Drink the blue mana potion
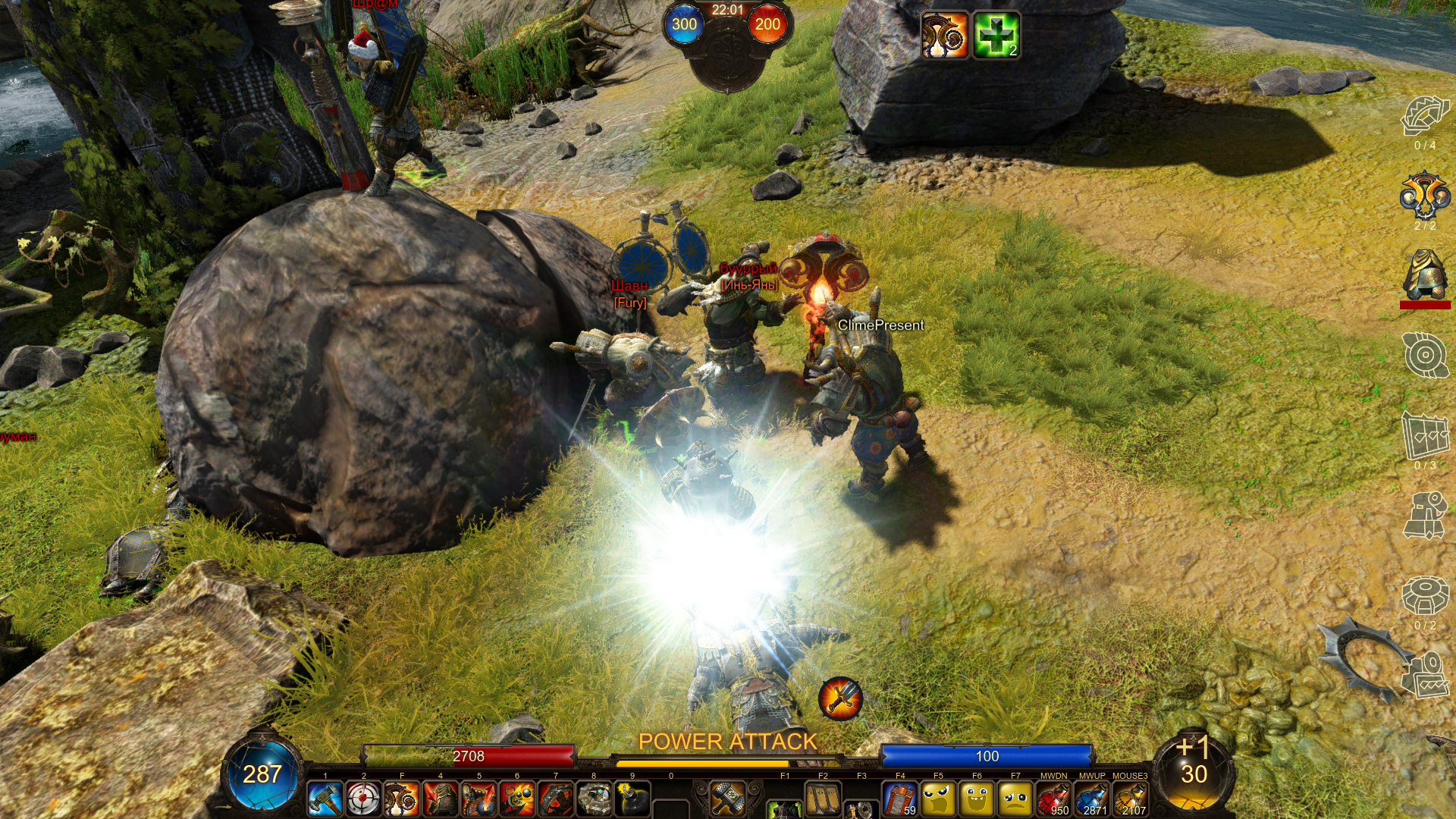The image size is (1456, 819). (1092, 799)
